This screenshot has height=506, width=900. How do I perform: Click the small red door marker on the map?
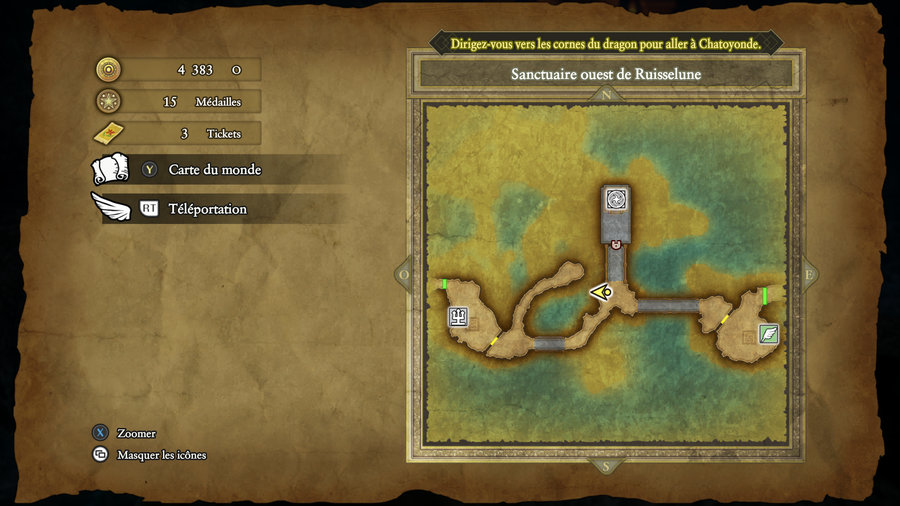click(x=617, y=244)
